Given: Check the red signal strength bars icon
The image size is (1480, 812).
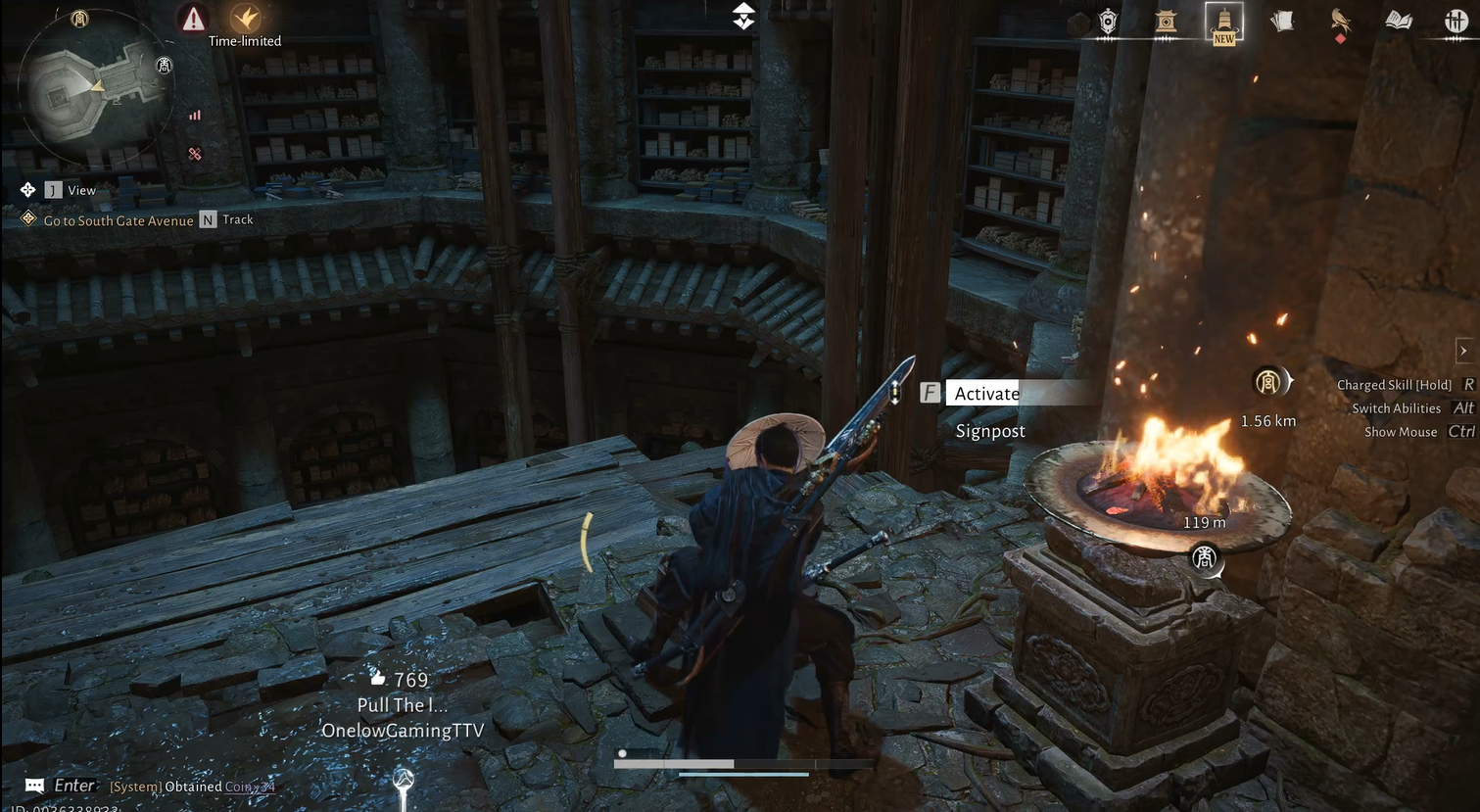Looking at the screenshot, I should pyautogui.click(x=195, y=116).
